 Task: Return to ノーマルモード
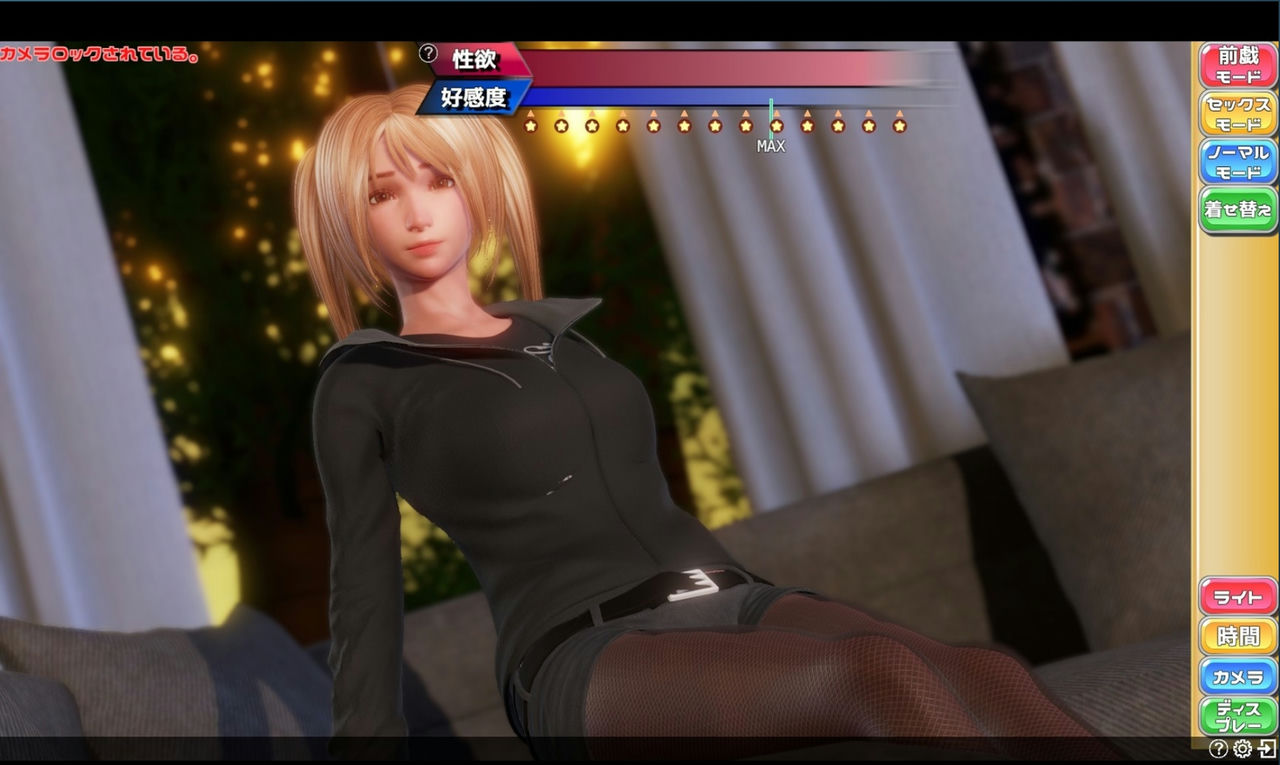1237,161
